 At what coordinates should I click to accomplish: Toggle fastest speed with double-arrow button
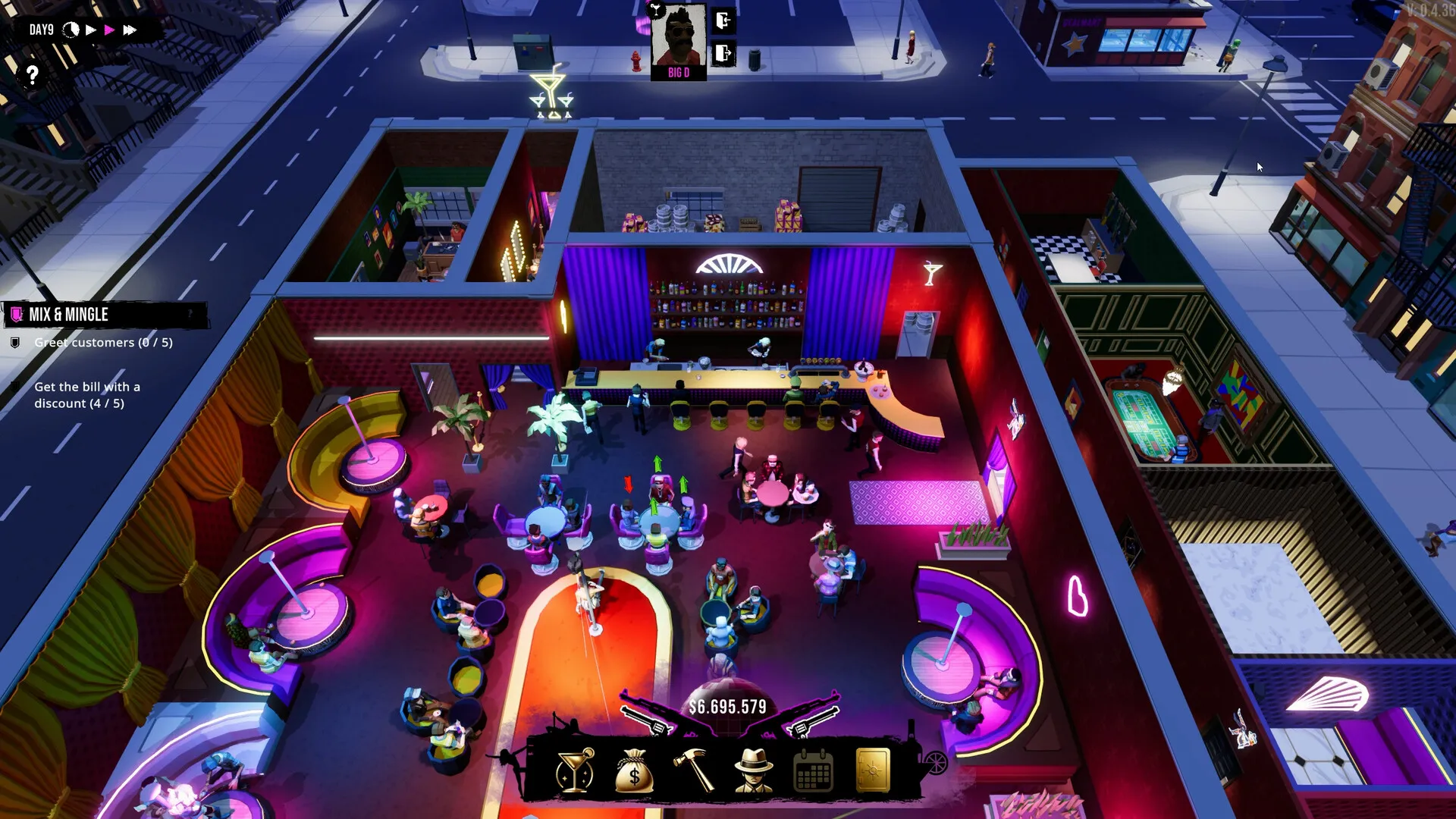pos(129,30)
